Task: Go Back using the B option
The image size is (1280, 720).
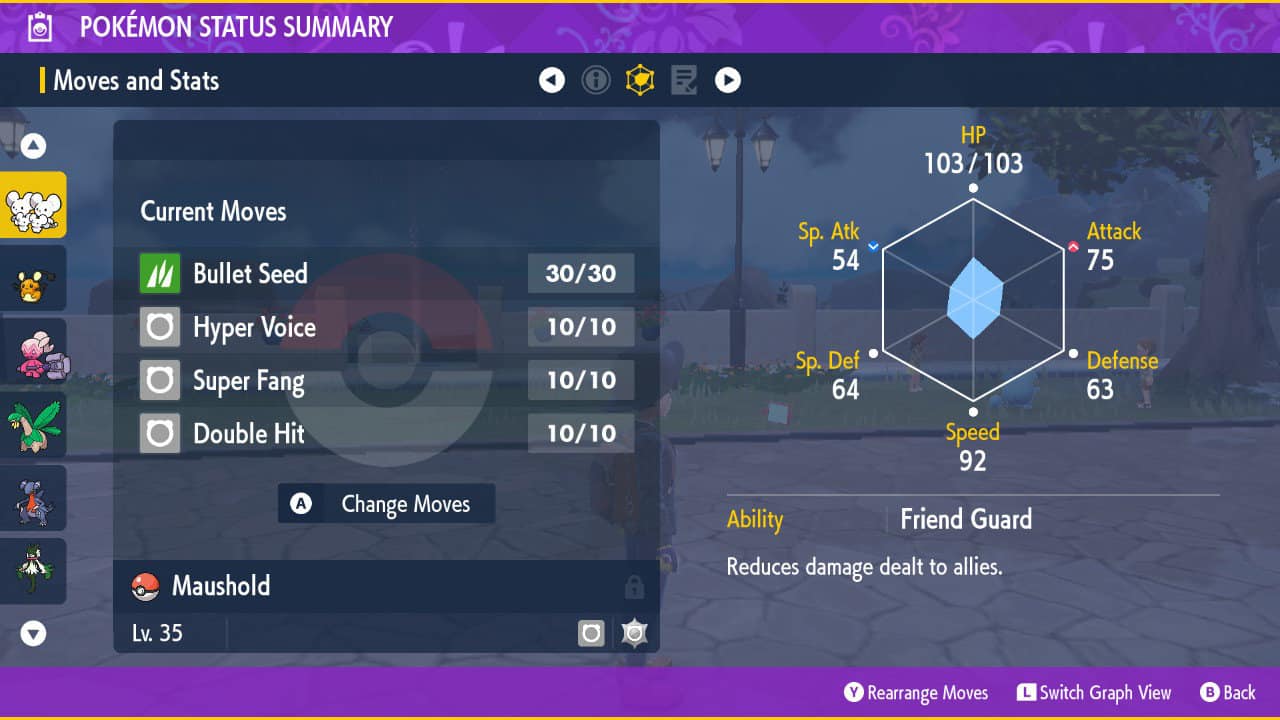Action: click(1227, 692)
